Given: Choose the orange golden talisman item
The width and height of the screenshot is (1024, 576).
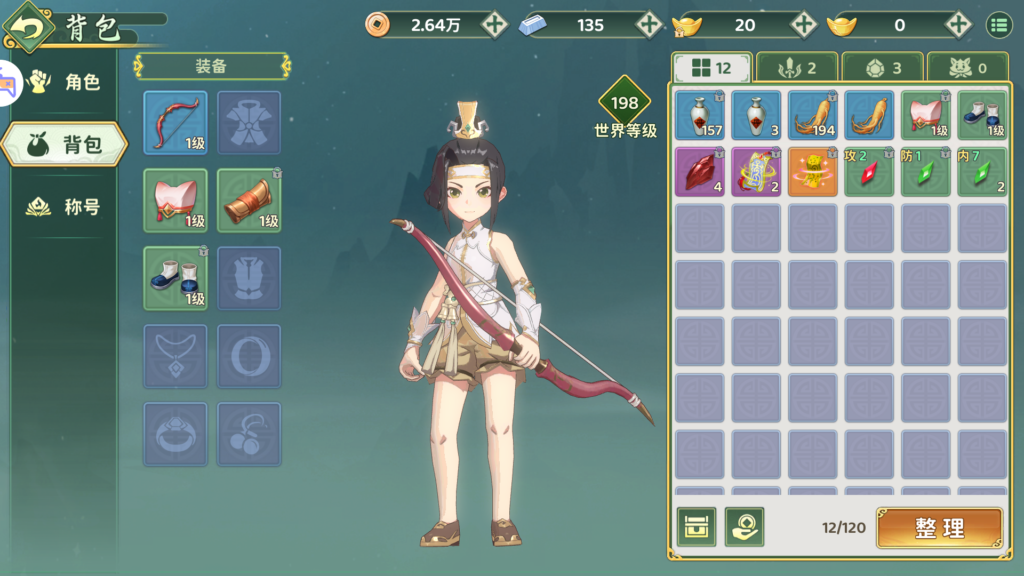Looking at the screenshot, I should 812,171.
